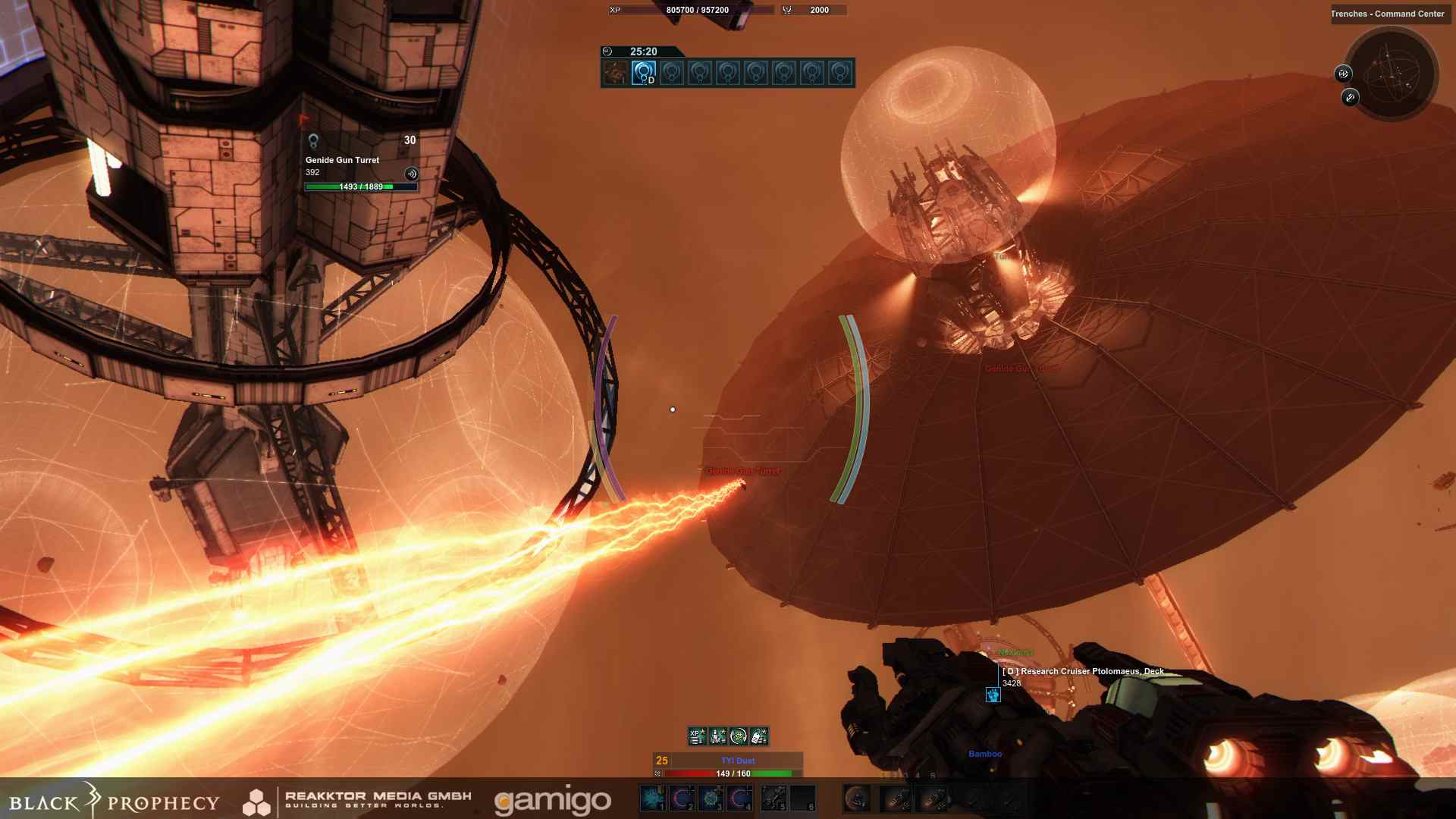Activate hotbar slot 1 ability
This screenshot has height=819, width=1456.
(652, 798)
